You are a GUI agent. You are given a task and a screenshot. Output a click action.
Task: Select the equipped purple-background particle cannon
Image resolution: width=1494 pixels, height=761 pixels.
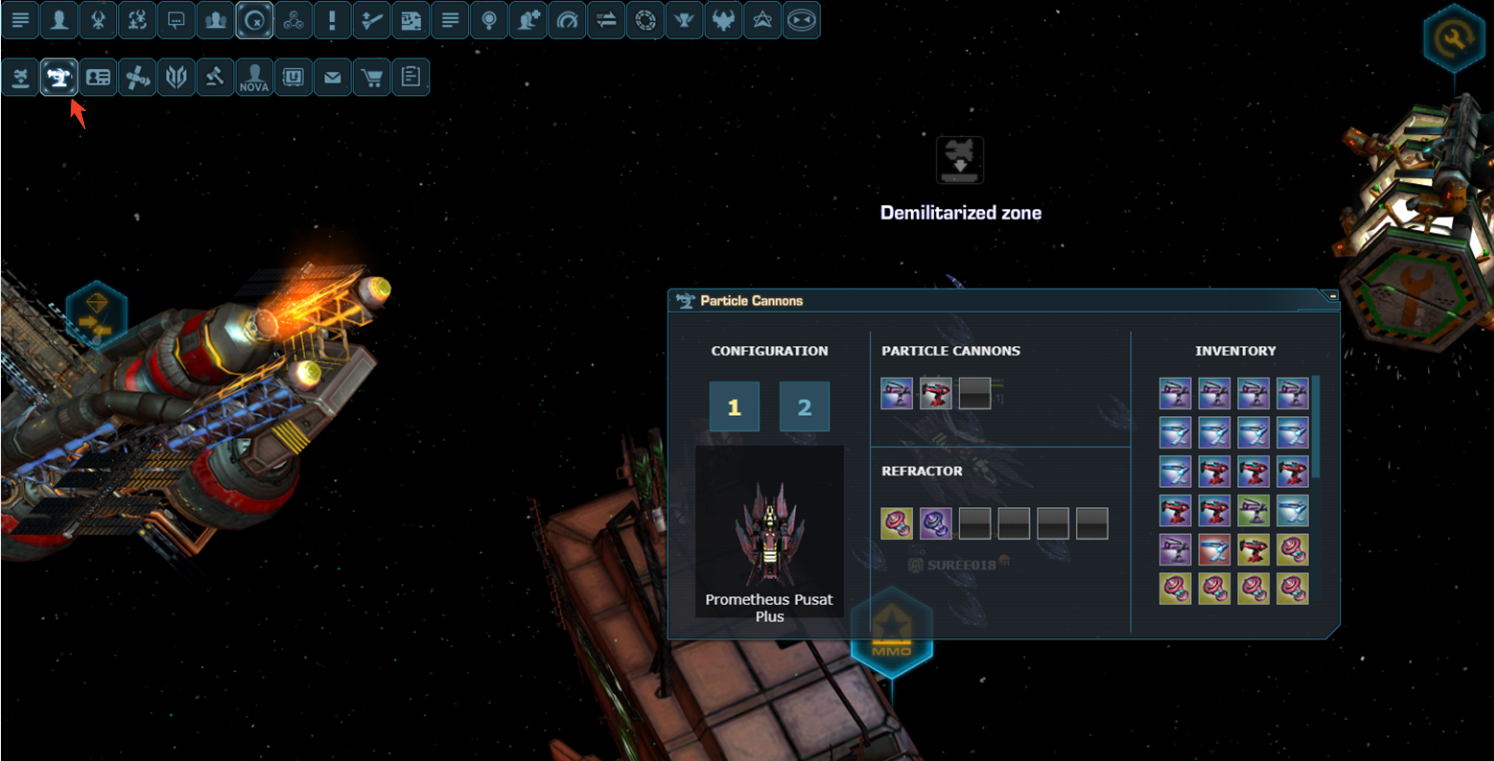[897, 393]
